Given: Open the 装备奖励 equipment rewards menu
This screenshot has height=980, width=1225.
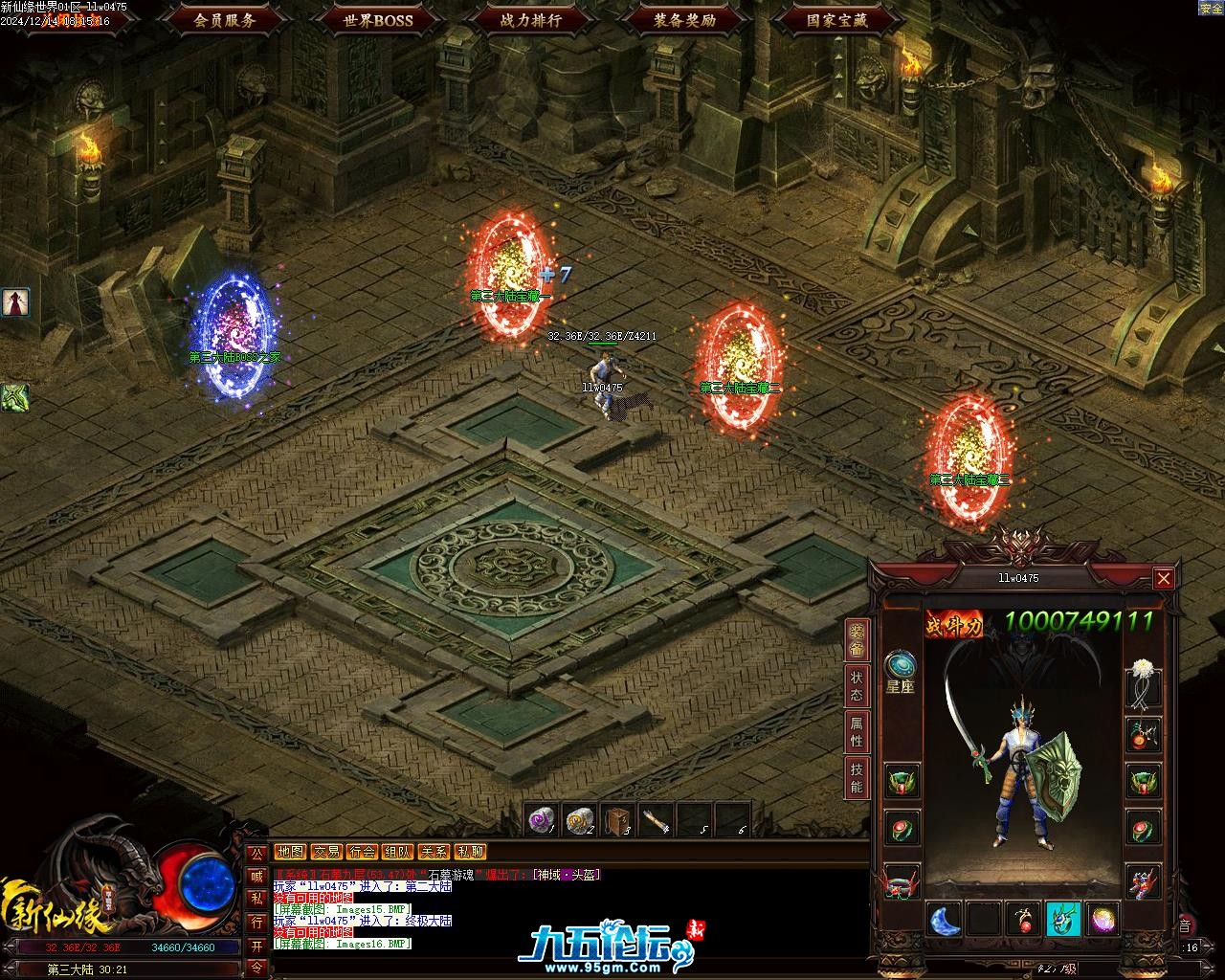Looking at the screenshot, I should [x=684, y=19].
